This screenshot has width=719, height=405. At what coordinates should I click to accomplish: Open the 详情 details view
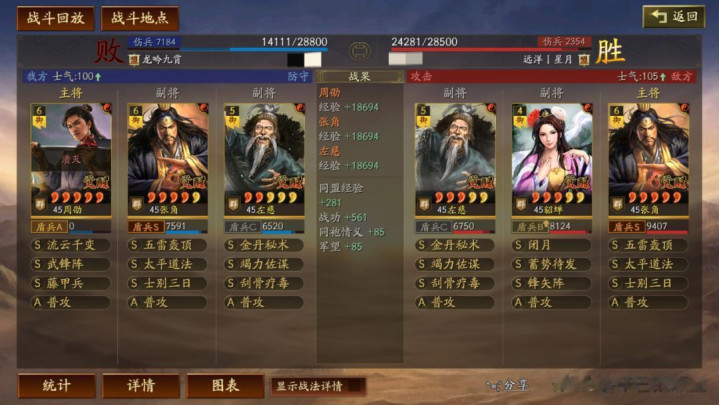141,386
